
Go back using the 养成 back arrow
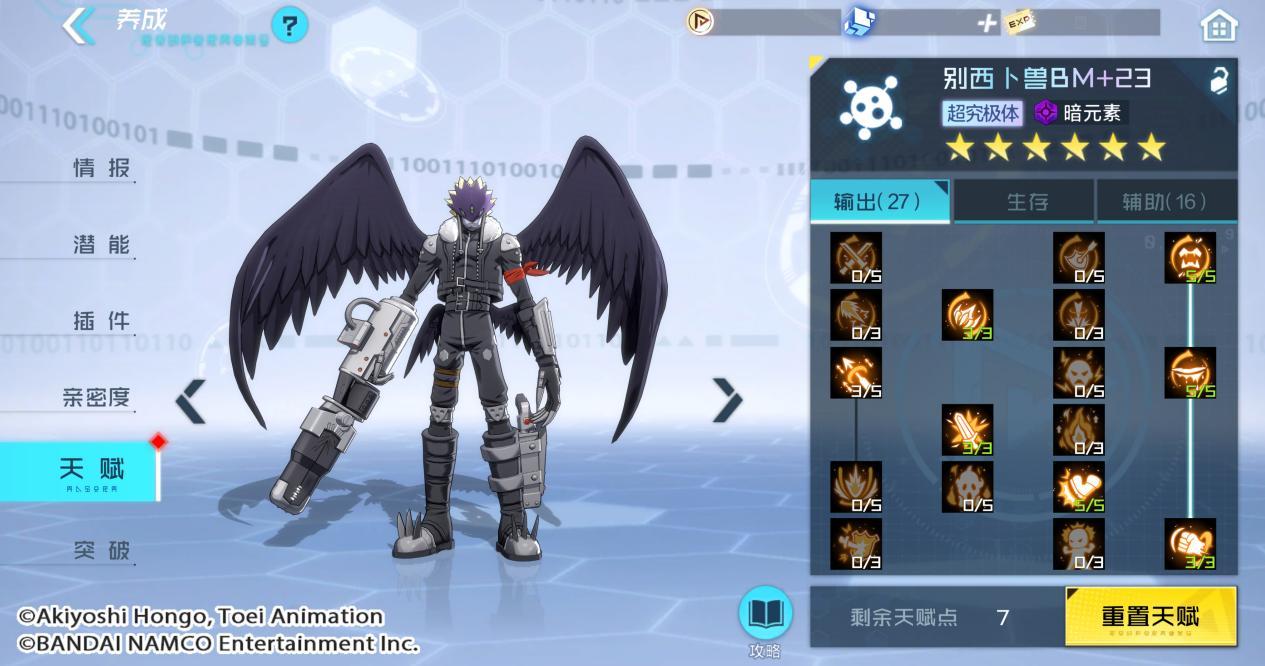coord(78,25)
